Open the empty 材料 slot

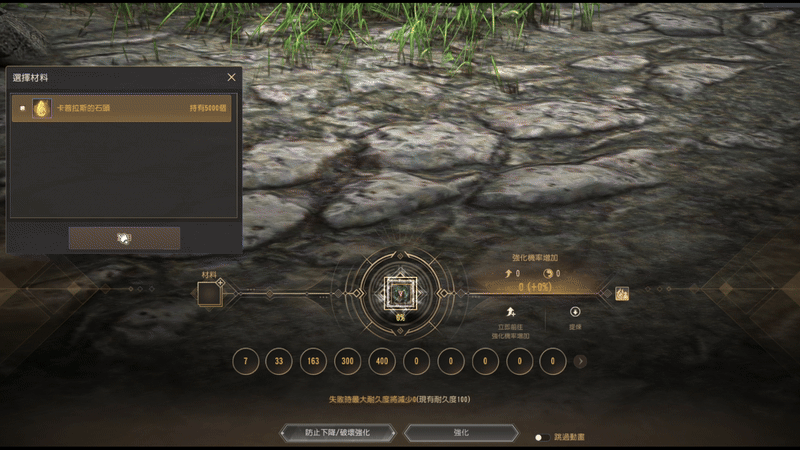tap(209, 294)
